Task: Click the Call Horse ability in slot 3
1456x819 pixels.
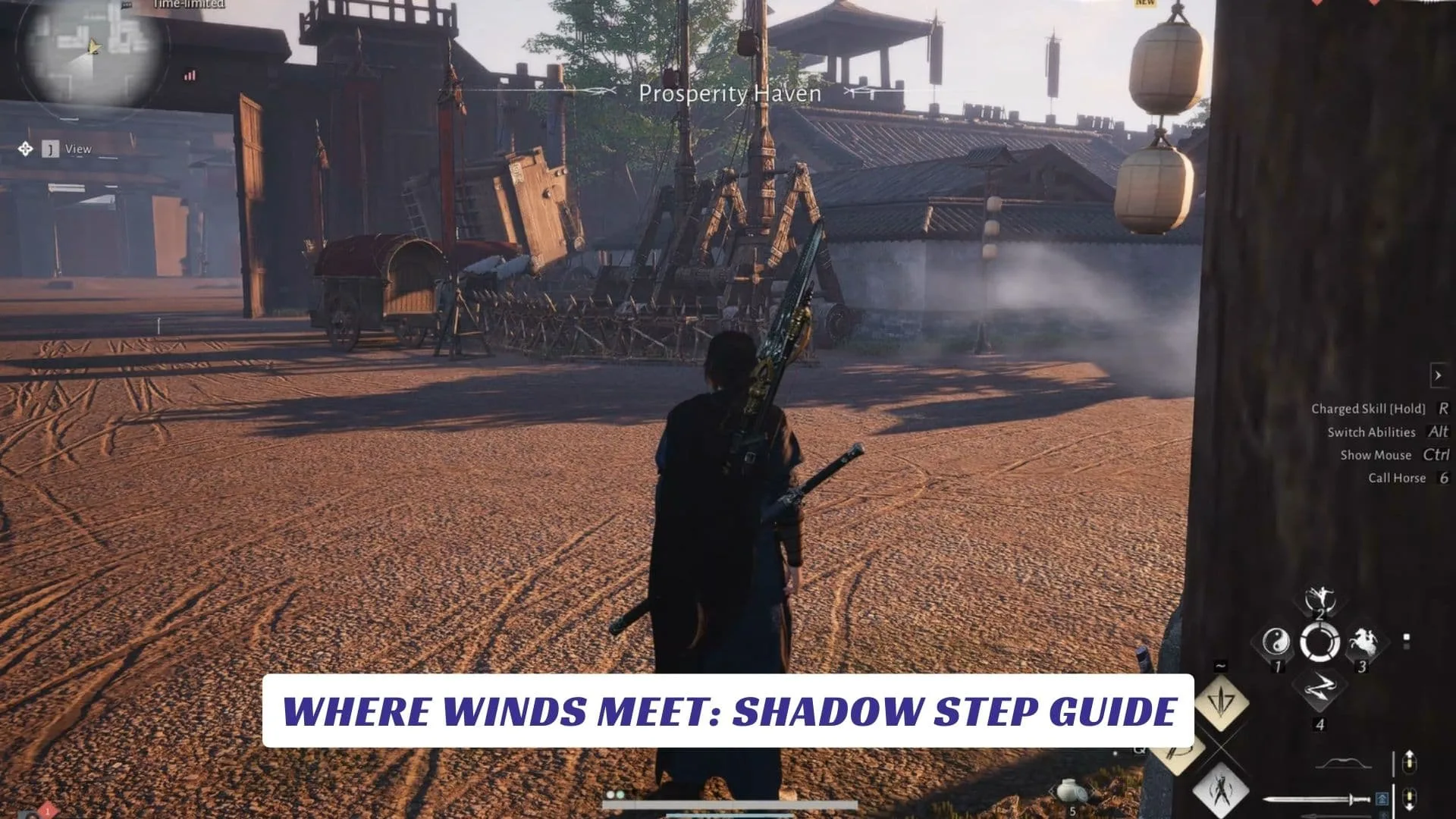Action: [1363, 642]
